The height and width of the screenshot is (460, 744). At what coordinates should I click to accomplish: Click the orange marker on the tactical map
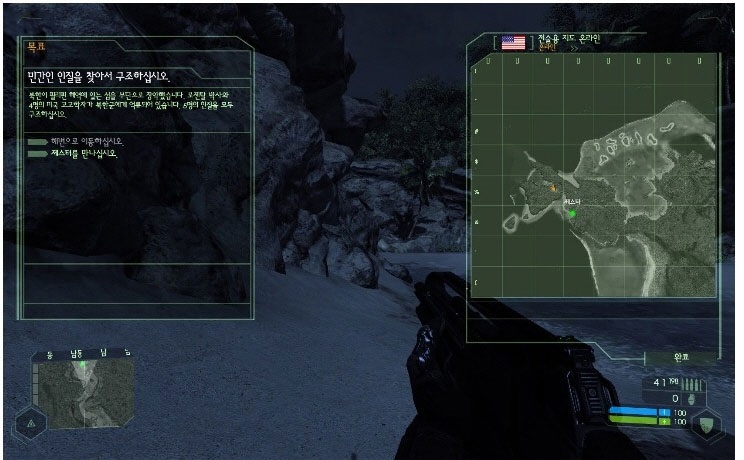[x=551, y=187]
